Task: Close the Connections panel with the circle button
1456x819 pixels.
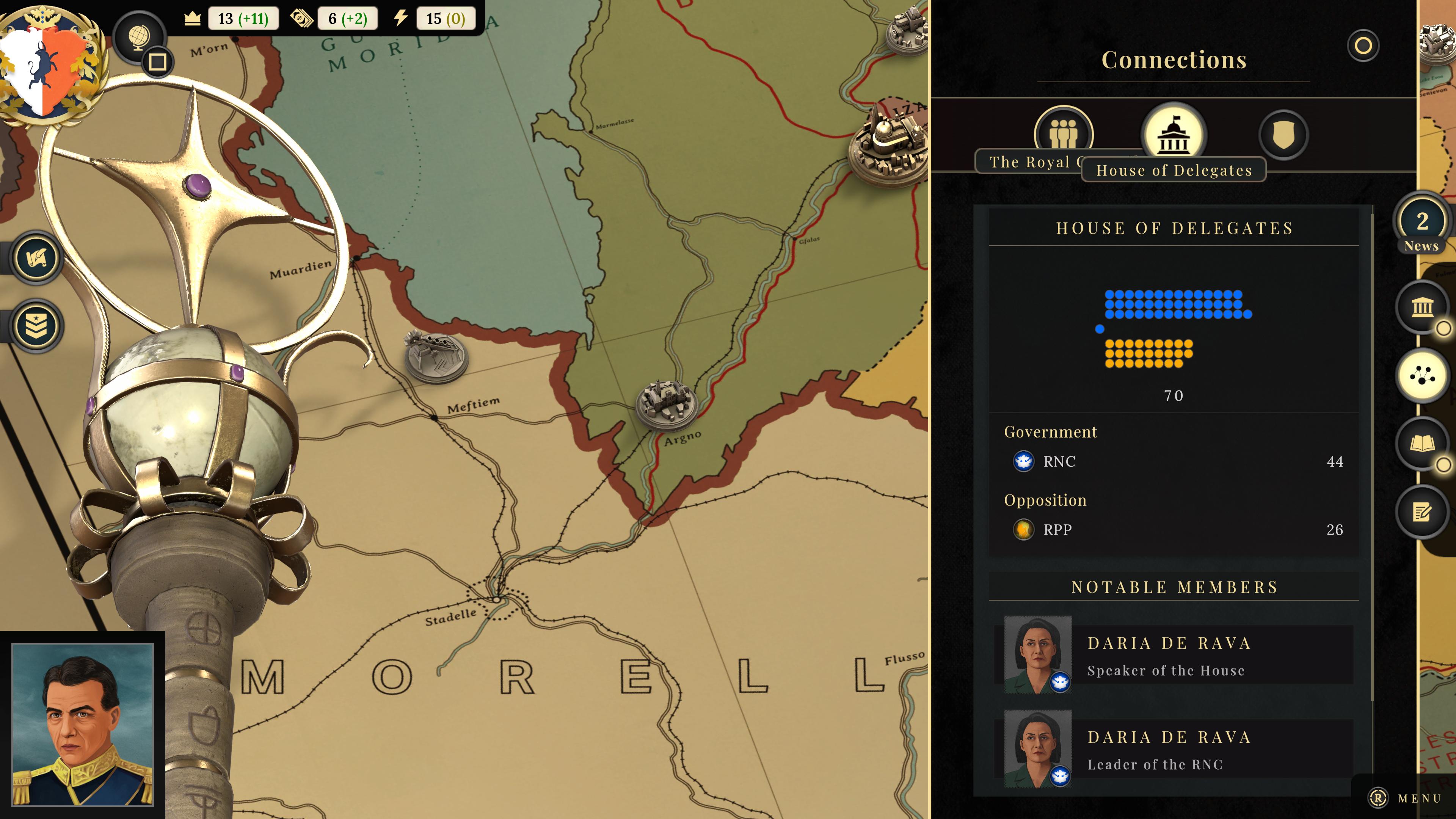Action: pos(1363,46)
